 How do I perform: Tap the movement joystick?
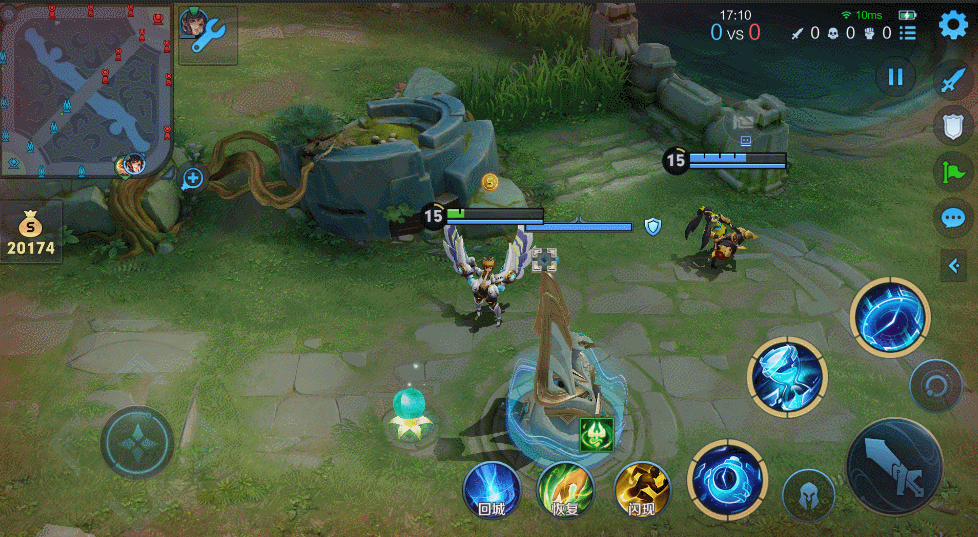137,442
